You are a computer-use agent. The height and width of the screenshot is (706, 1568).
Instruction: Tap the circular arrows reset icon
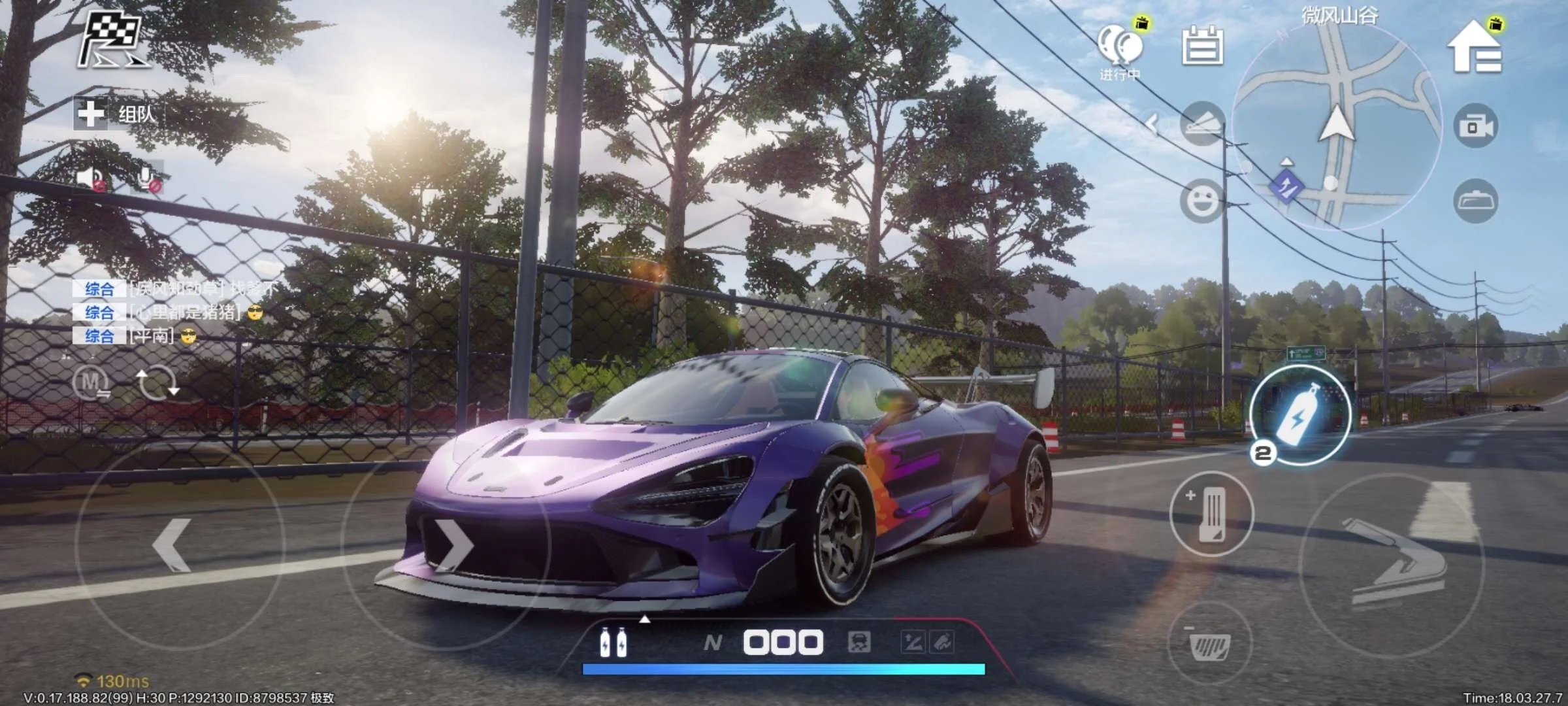click(156, 382)
